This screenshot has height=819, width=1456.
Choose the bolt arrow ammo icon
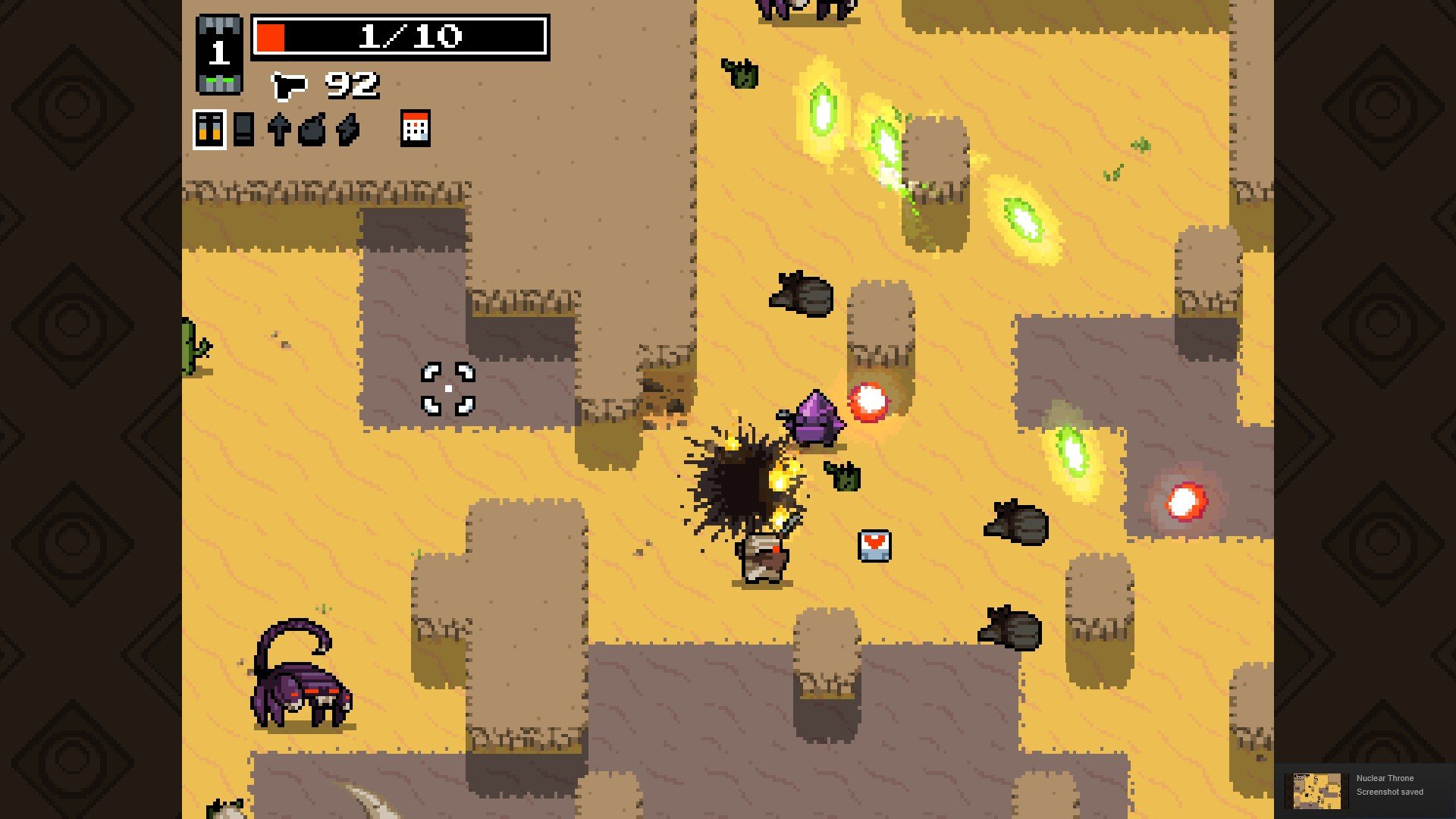click(278, 130)
